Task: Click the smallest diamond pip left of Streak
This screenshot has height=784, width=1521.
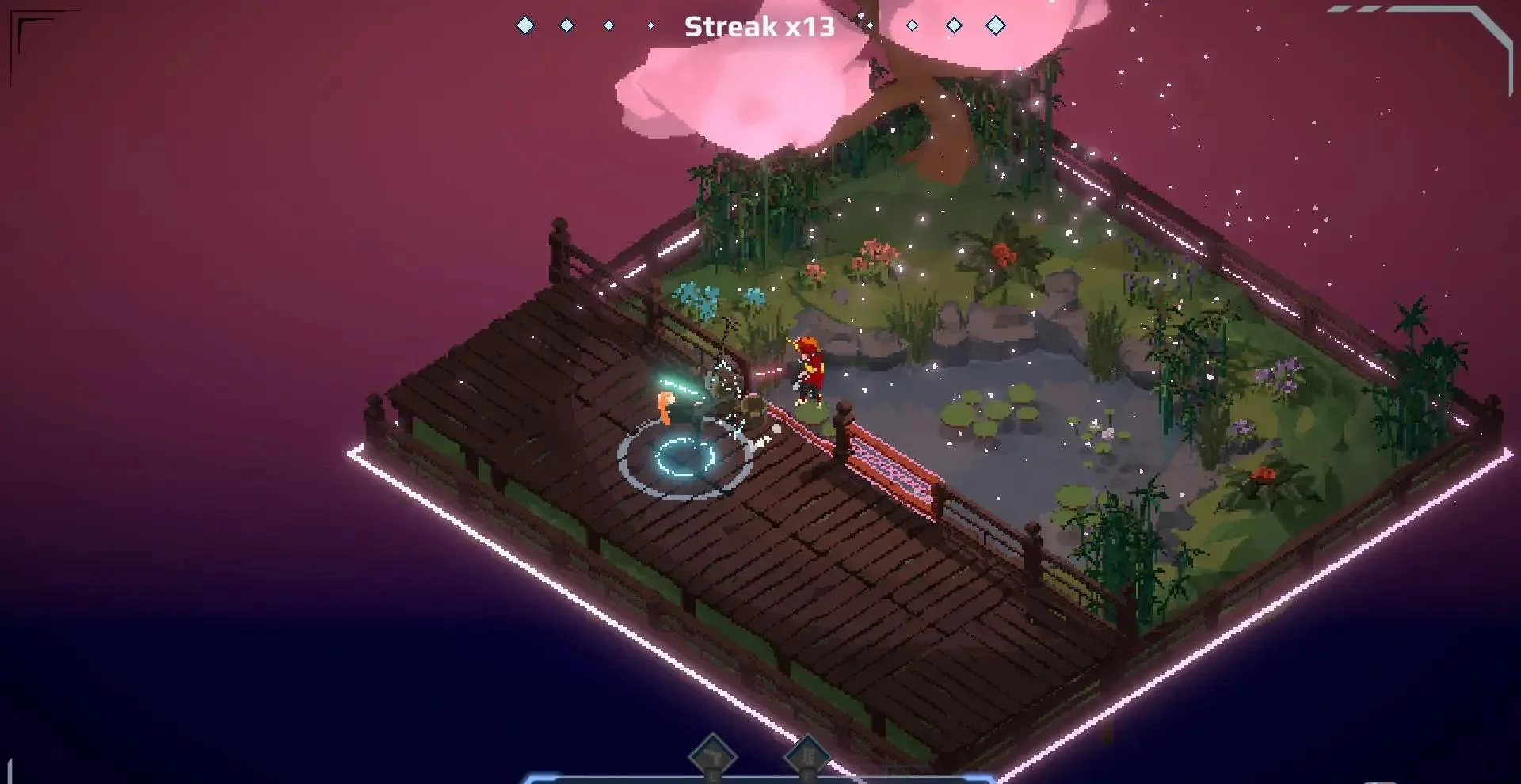Action: (x=651, y=25)
